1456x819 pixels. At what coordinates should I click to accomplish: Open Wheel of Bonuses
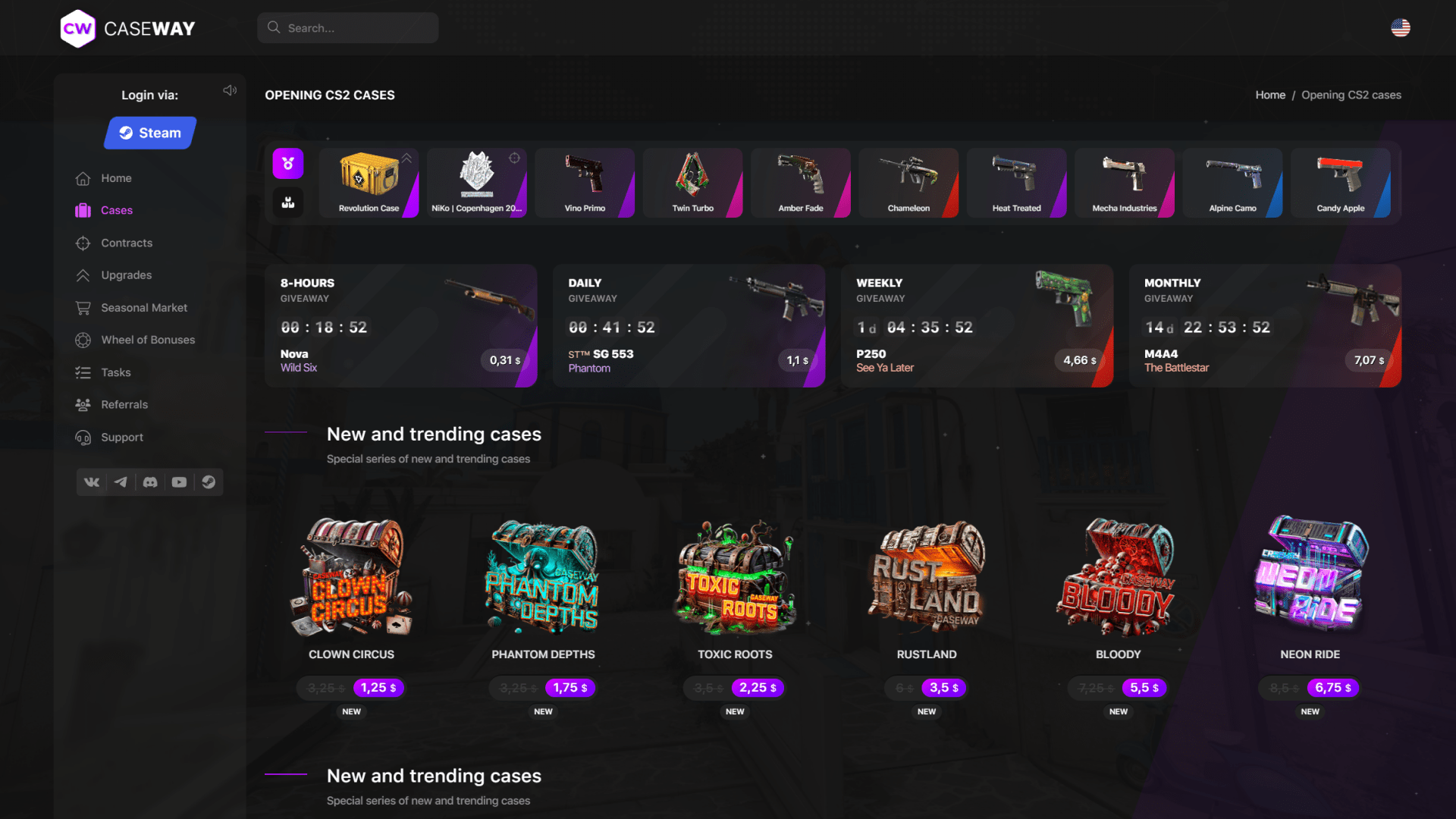pos(148,340)
